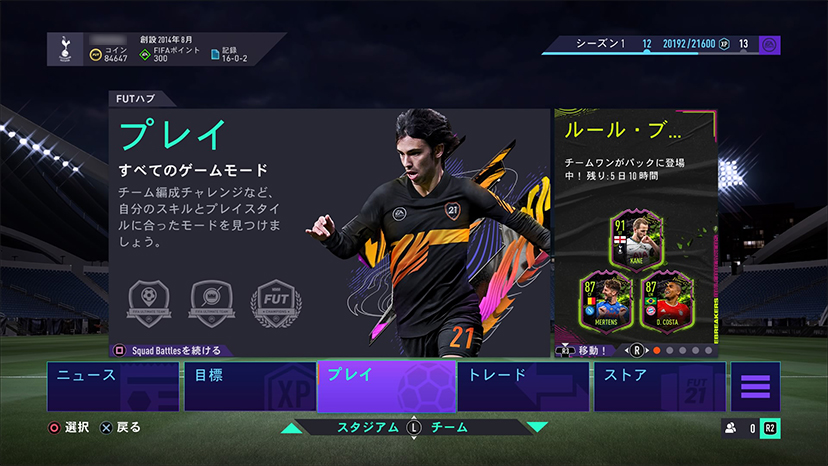
Task: Open the hamburger menu tile
Action: [755, 387]
